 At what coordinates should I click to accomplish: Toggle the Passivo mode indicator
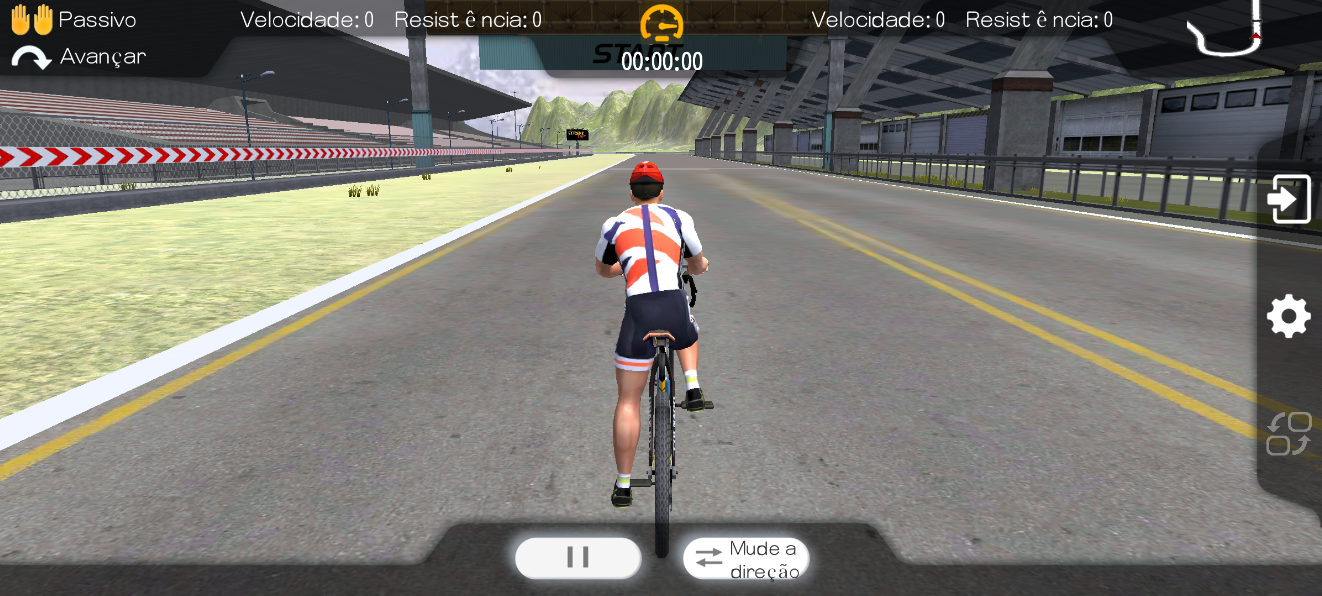point(73,20)
